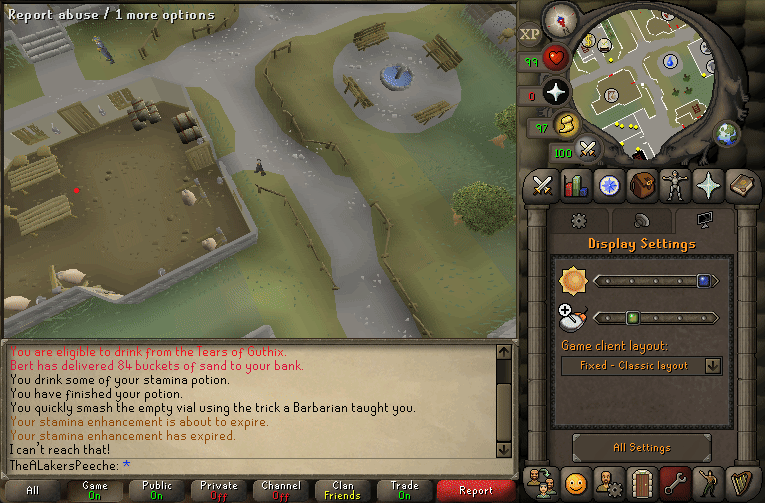Expand the Game client layout dropdown
The image size is (765, 503).
[x=641, y=366]
